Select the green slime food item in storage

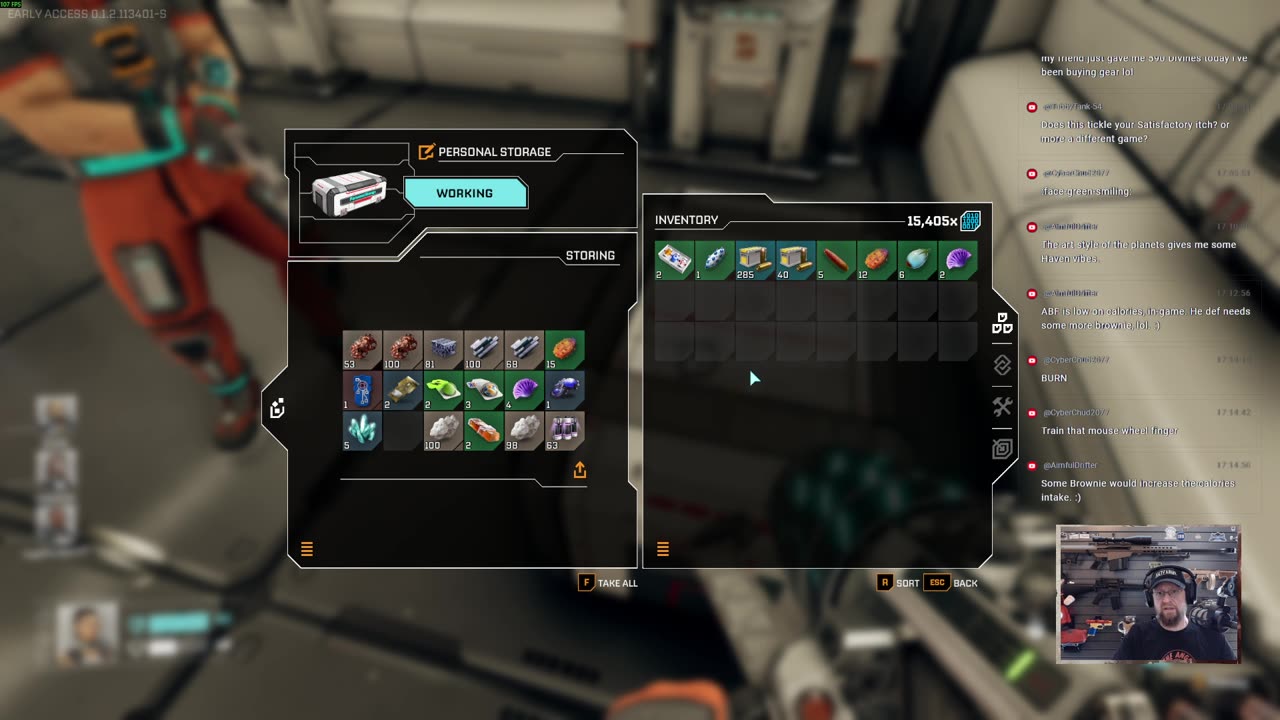[x=443, y=391]
